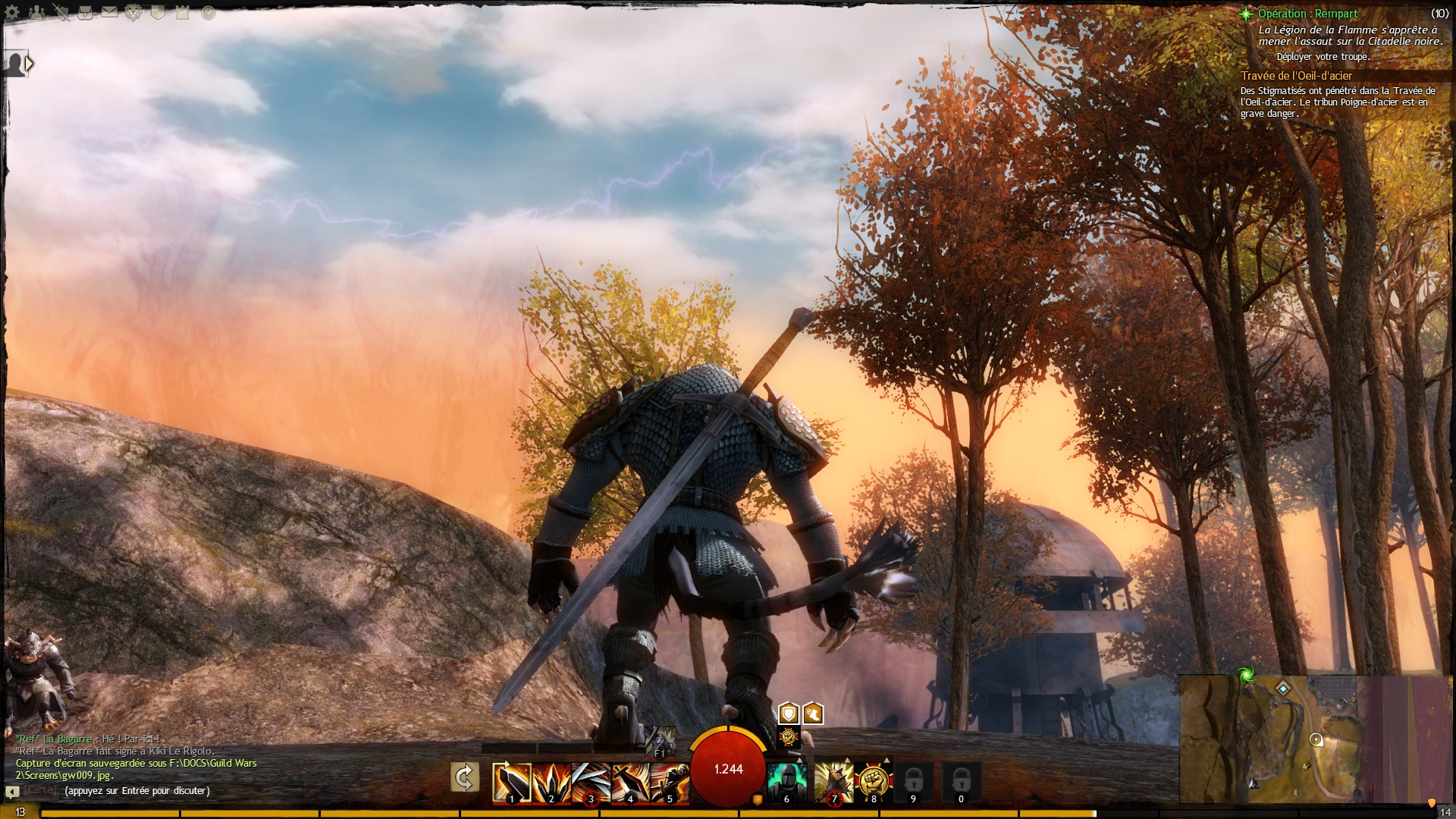Expand the party portrait arrow
The height and width of the screenshot is (819, 1456).
coord(29,64)
